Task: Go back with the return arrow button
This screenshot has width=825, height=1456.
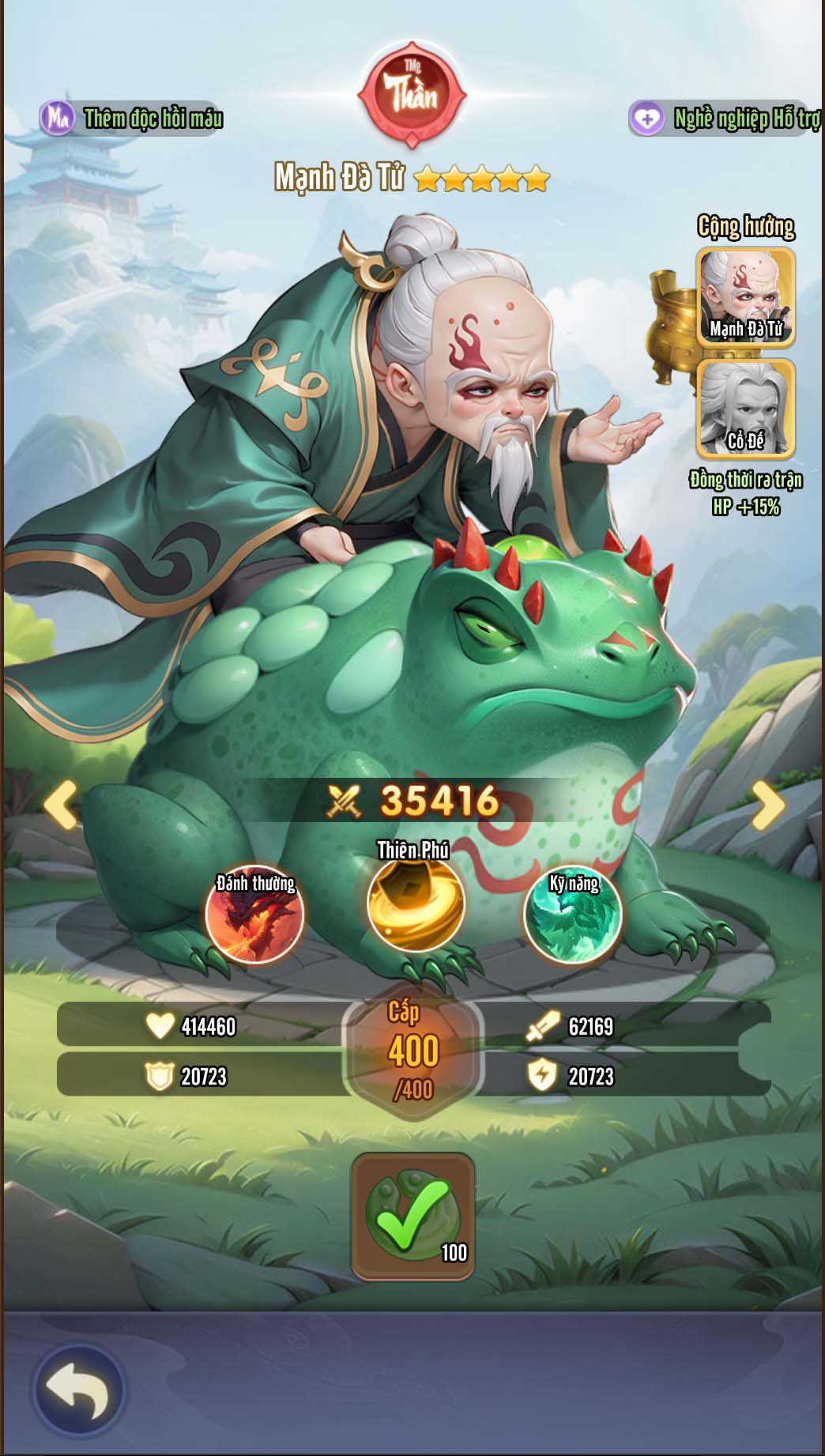Action: [78, 1389]
